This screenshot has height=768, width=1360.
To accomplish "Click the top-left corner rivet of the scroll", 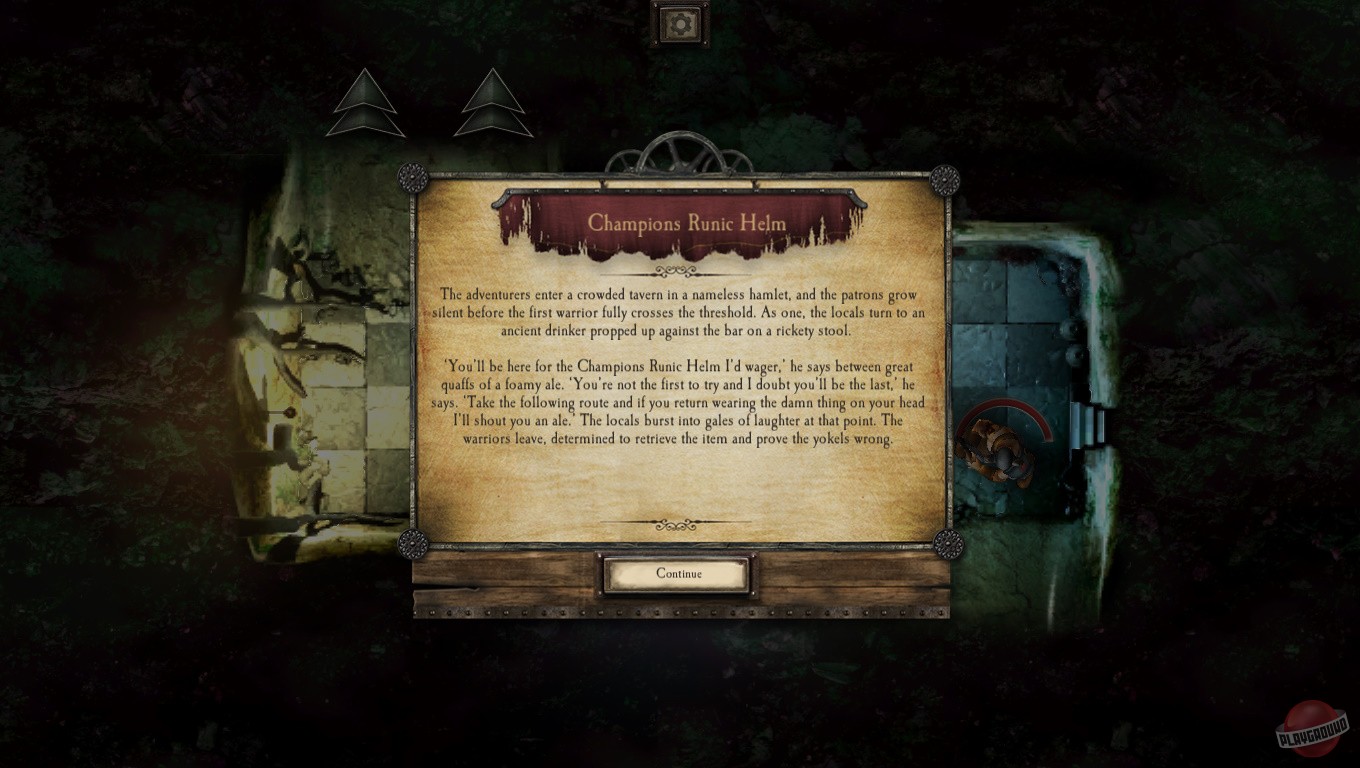I will [414, 177].
